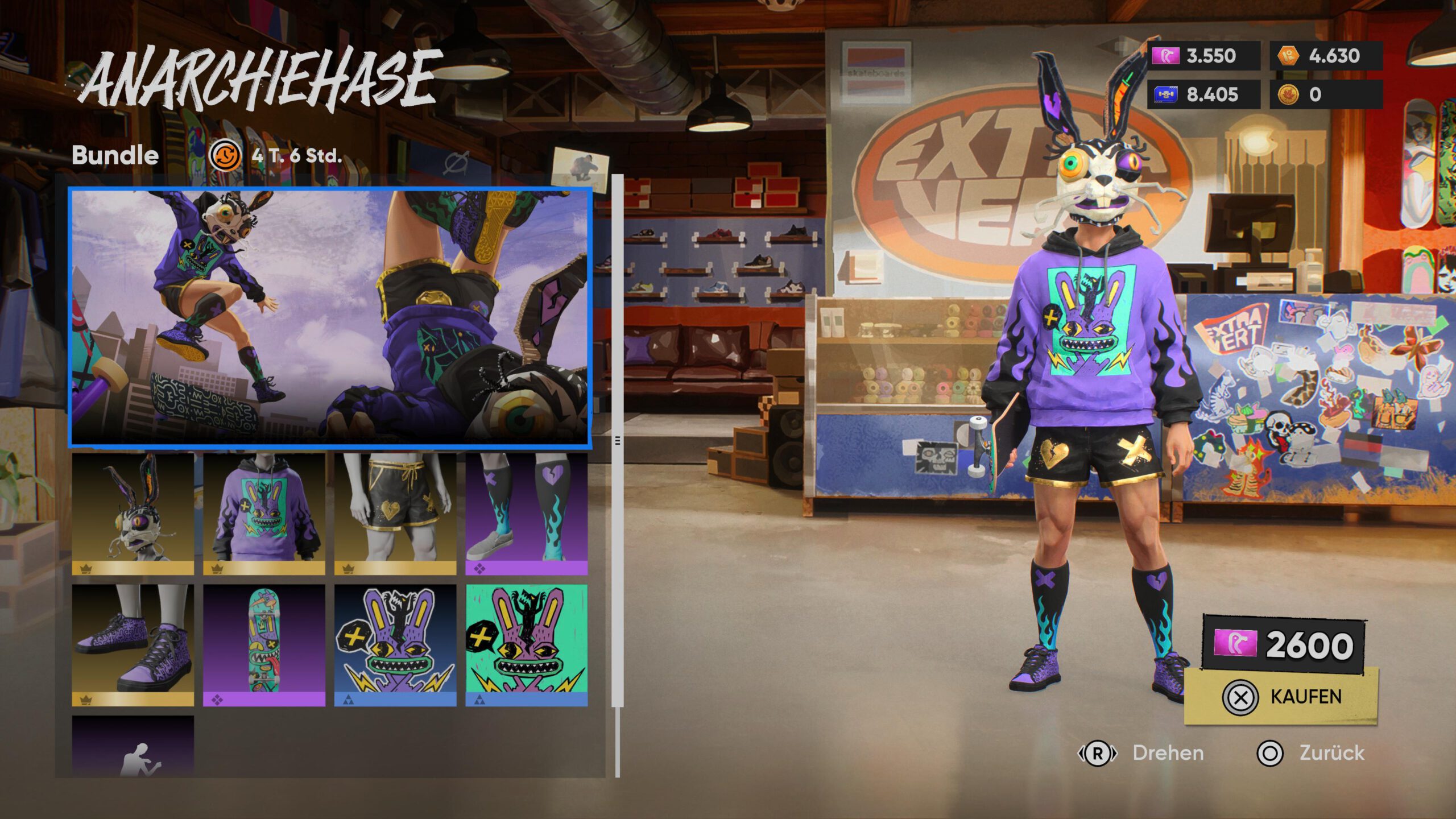This screenshot has width=1456, height=819.
Task: Select the Anarchiehase bundle artwork banner
Action: (330, 316)
